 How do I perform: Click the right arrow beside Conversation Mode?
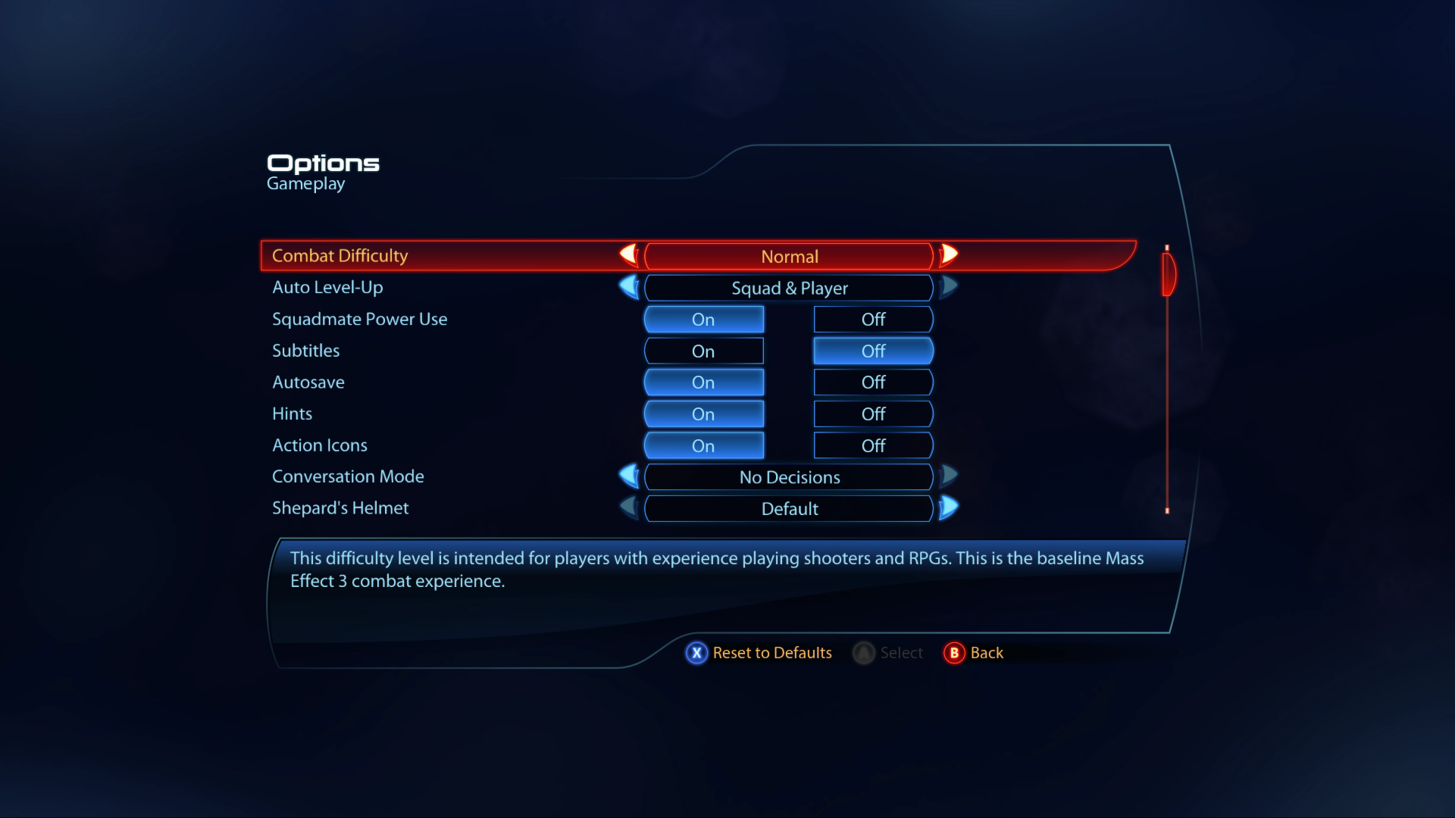(x=948, y=477)
